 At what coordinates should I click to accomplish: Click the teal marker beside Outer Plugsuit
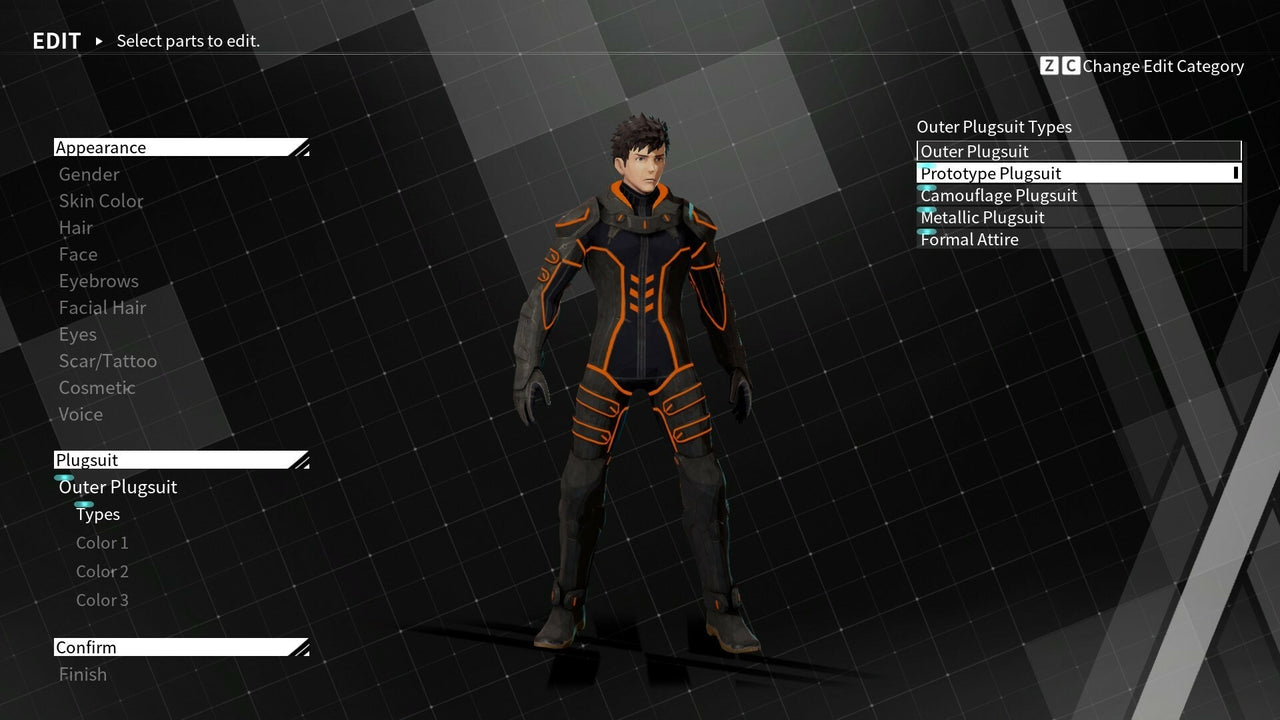pyautogui.click(x=64, y=478)
